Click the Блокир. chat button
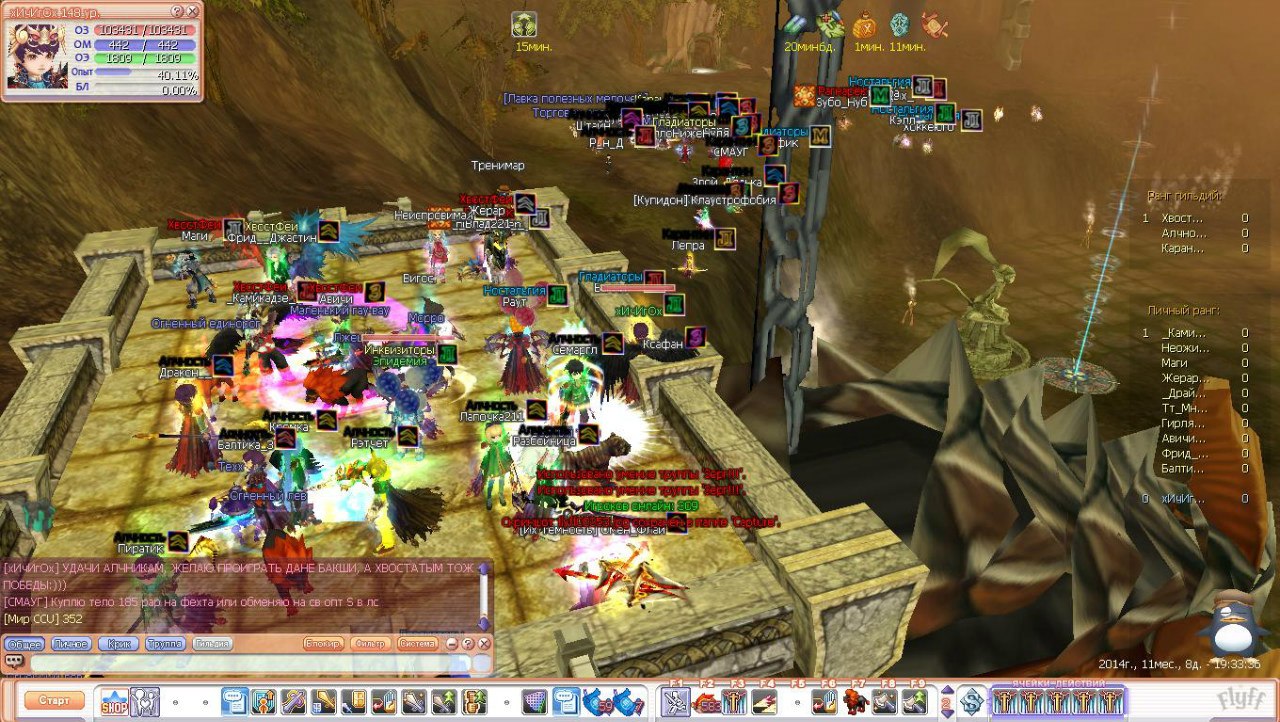The height and width of the screenshot is (722, 1280). [323, 644]
